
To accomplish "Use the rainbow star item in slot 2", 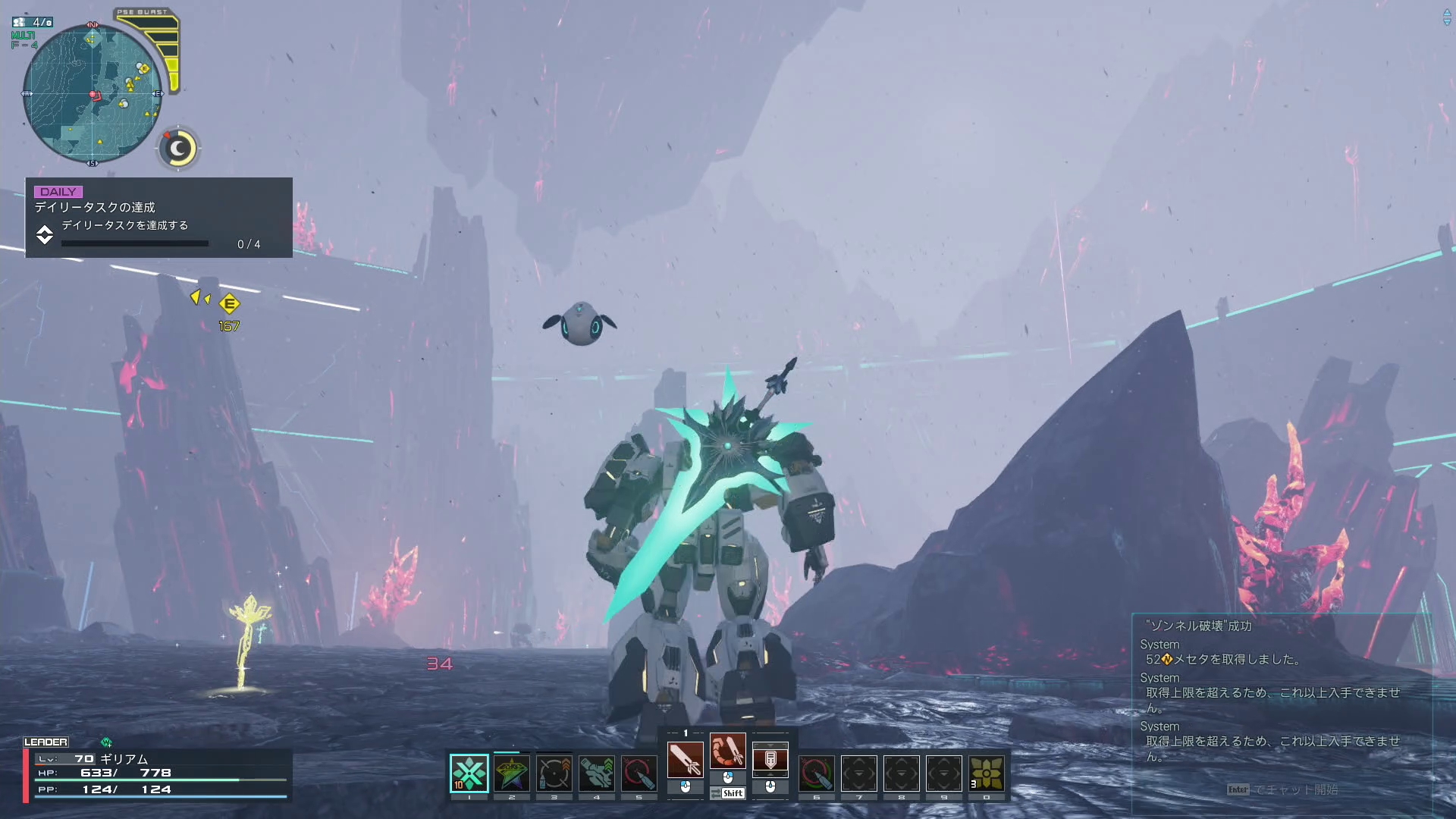I will [x=512, y=773].
